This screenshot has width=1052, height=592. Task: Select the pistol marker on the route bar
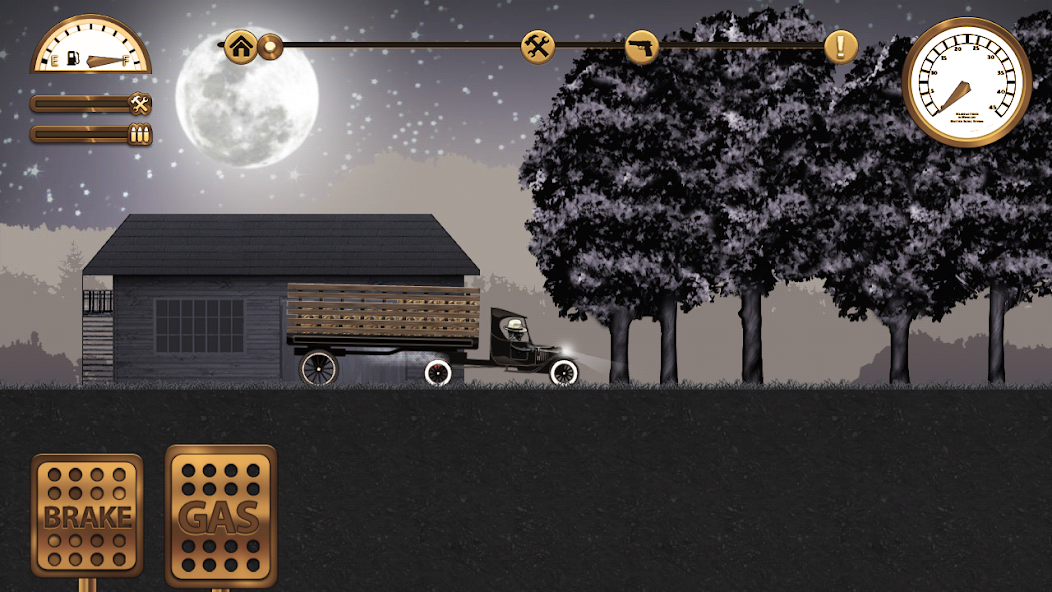(642, 46)
